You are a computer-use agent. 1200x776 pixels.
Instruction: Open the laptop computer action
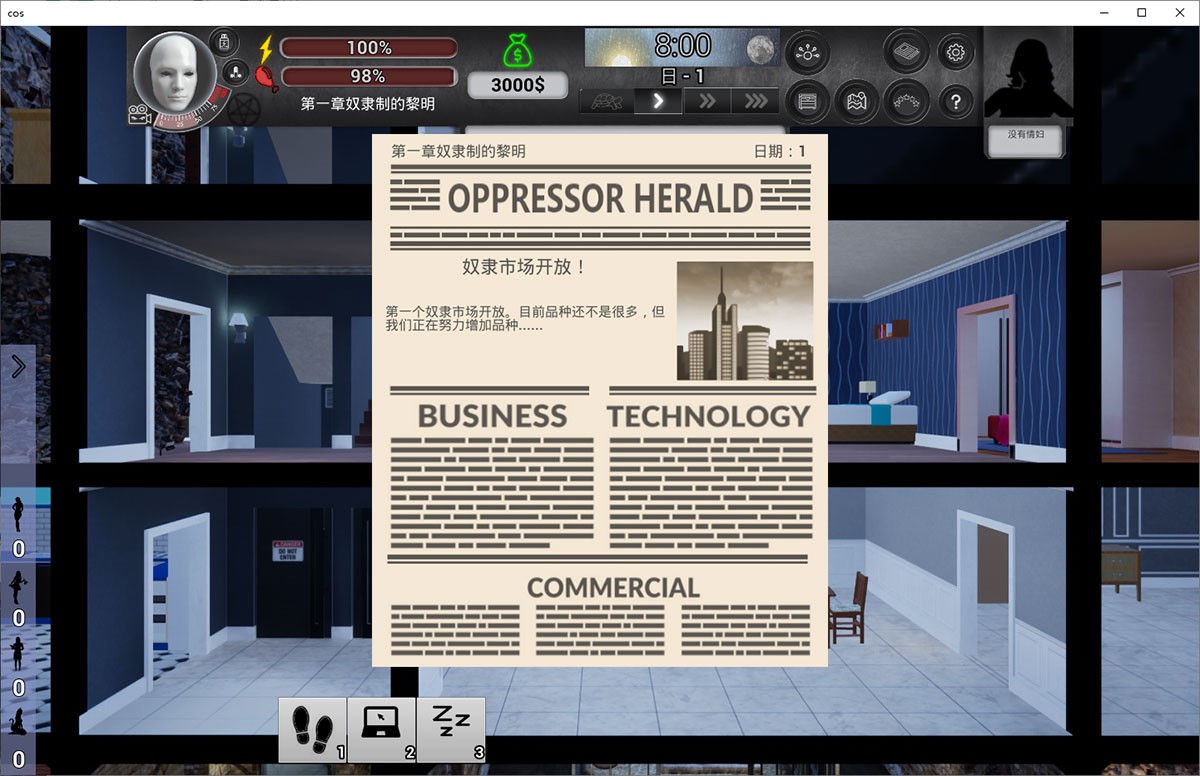point(381,729)
